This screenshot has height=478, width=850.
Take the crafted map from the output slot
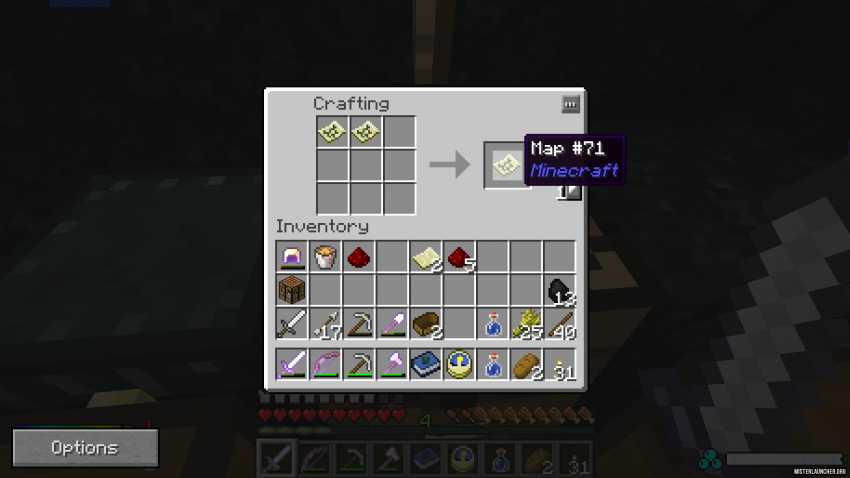click(505, 165)
